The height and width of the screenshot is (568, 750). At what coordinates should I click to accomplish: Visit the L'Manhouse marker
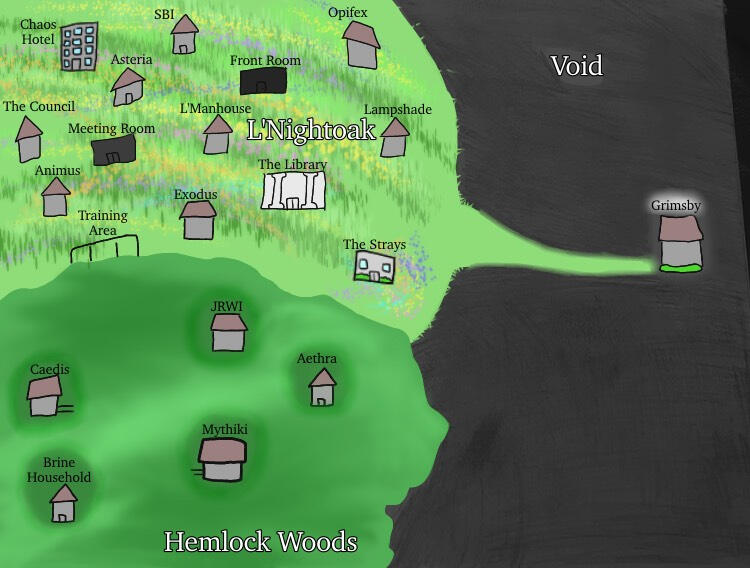click(217, 135)
